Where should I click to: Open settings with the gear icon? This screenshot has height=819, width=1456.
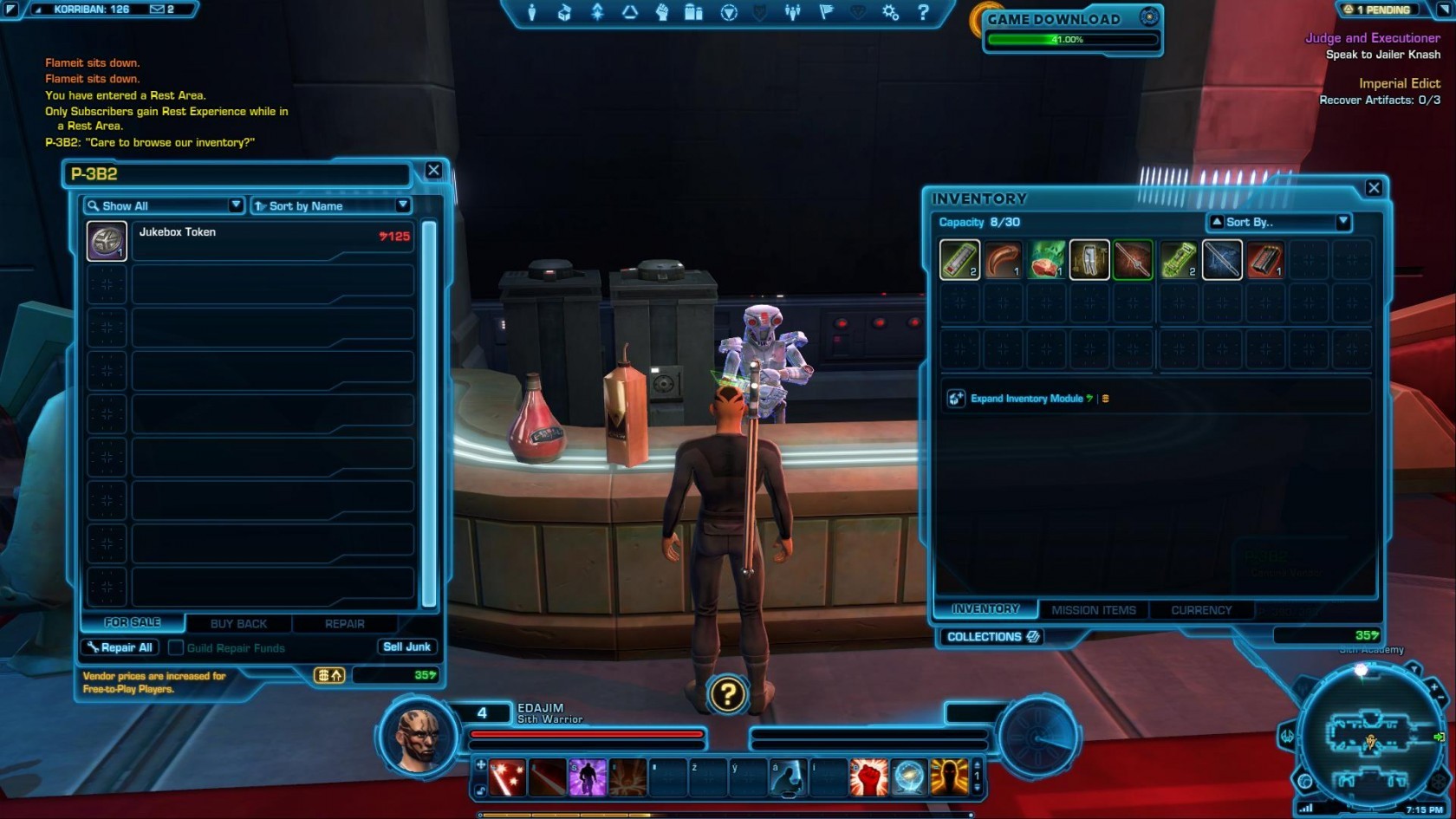tap(890, 12)
